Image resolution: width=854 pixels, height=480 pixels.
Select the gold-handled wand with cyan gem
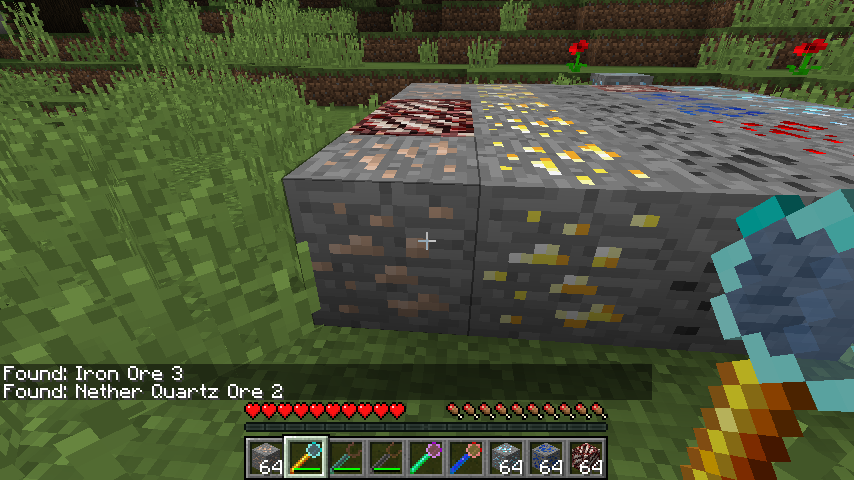pyautogui.click(x=306, y=458)
